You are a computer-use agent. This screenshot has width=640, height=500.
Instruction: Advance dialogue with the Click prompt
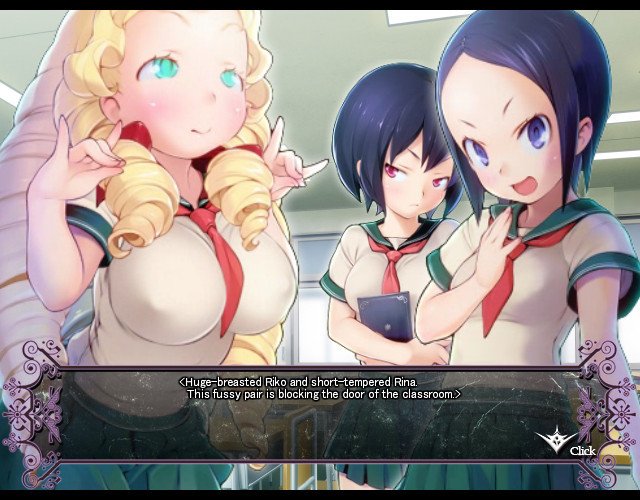(567, 443)
